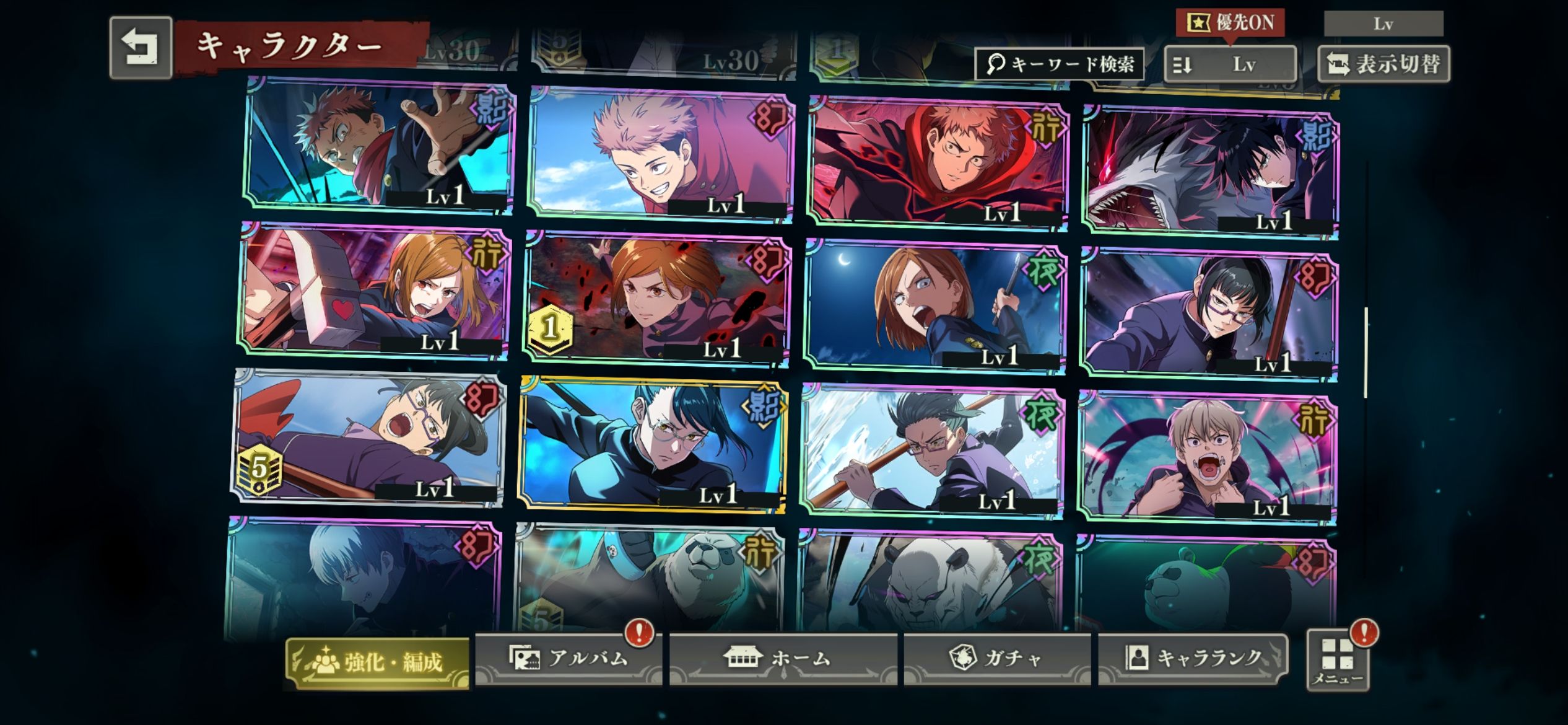Select the gold-framed Maki card

653,444
